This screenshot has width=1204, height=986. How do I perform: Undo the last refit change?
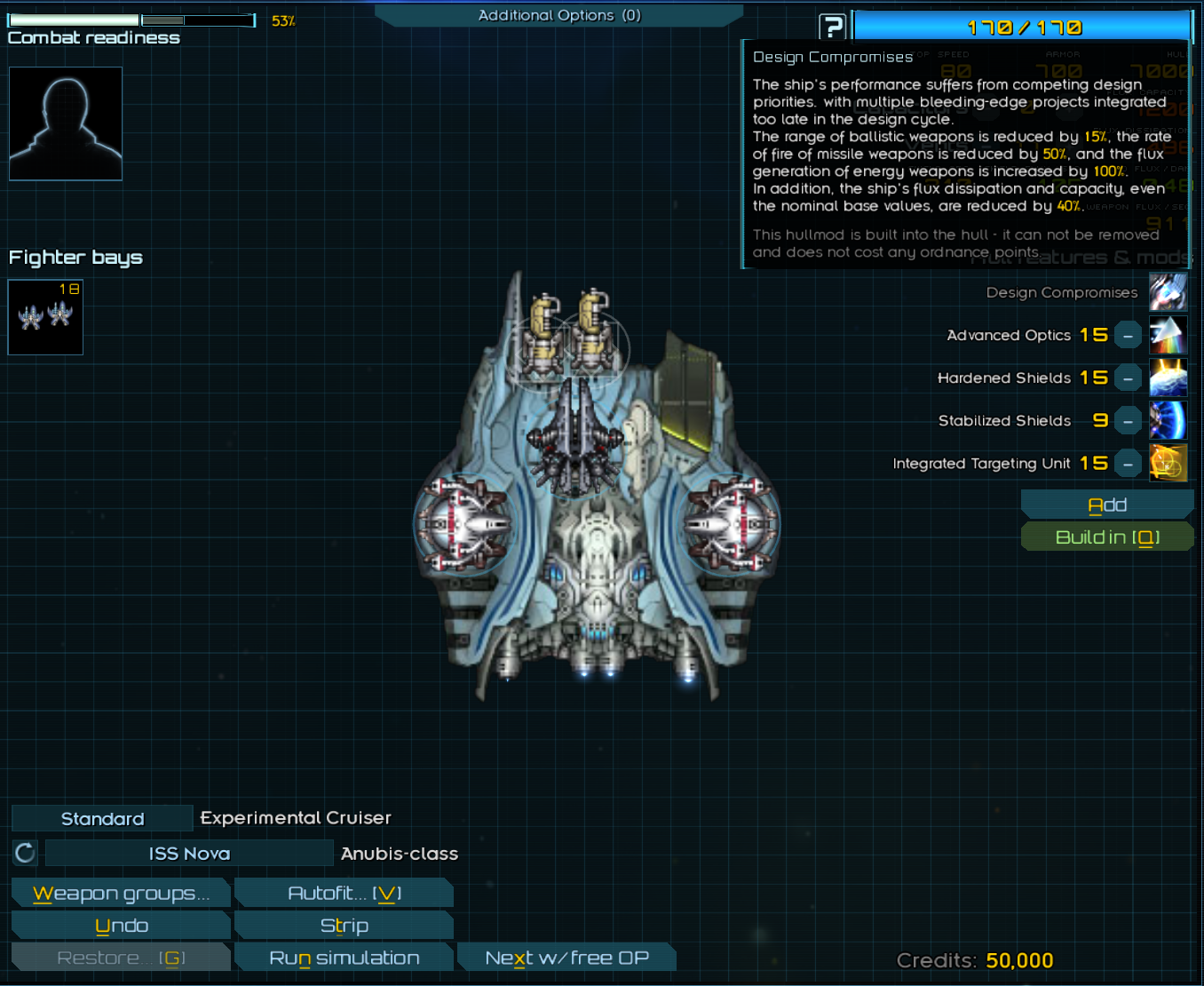(x=121, y=926)
